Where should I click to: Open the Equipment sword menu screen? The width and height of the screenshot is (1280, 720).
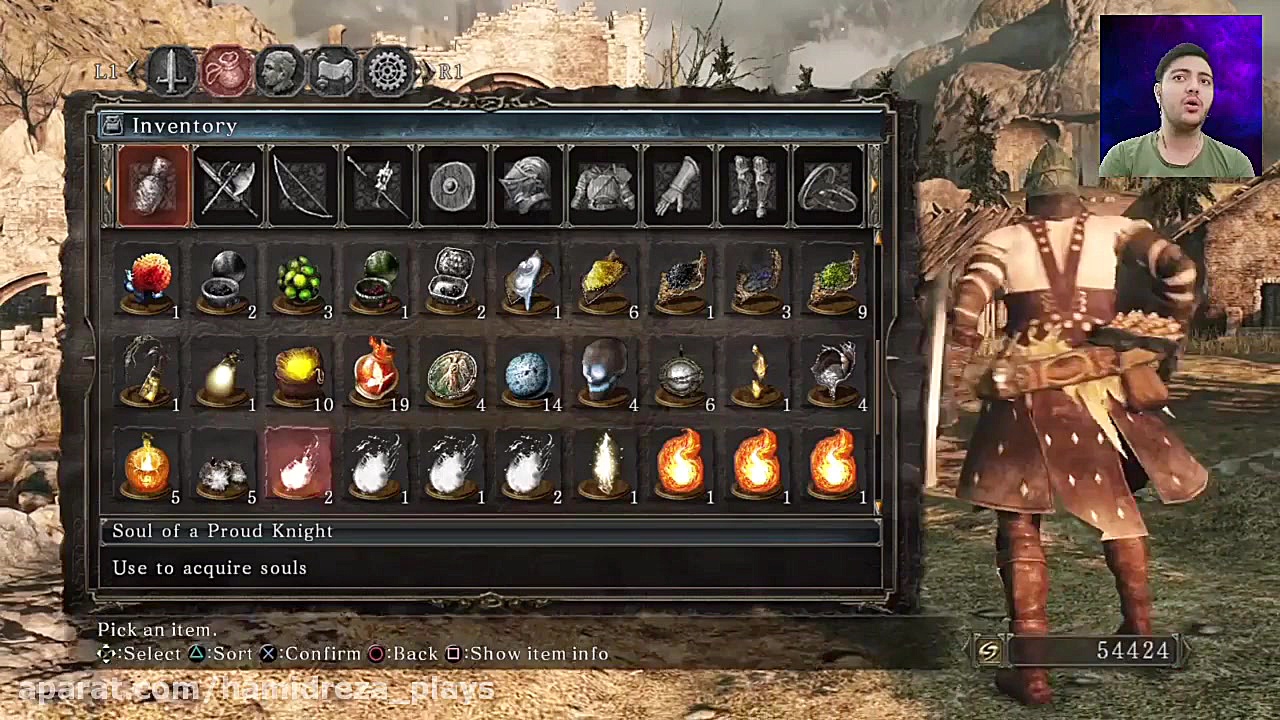point(171,67)
